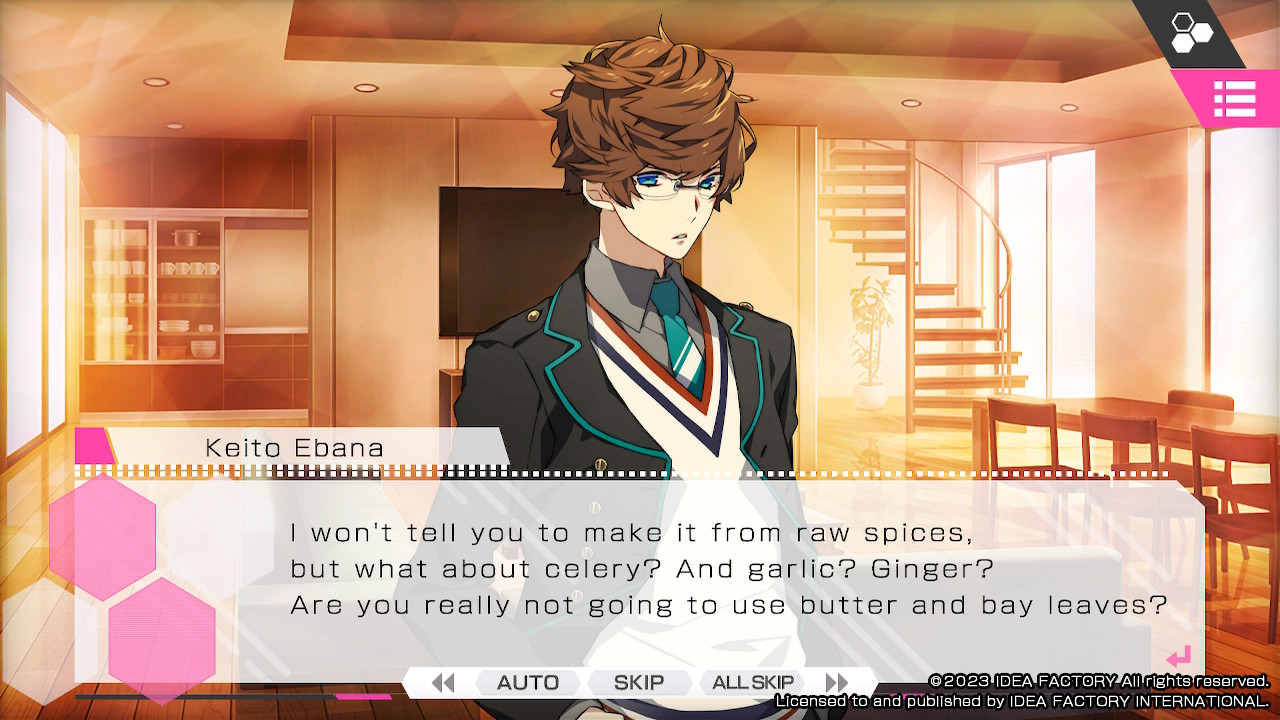This screenshot has width=1280, height=720.
Task: Expand the dialogue history with the backlog control
Action: pyautogui.click(x=440, y=683)
